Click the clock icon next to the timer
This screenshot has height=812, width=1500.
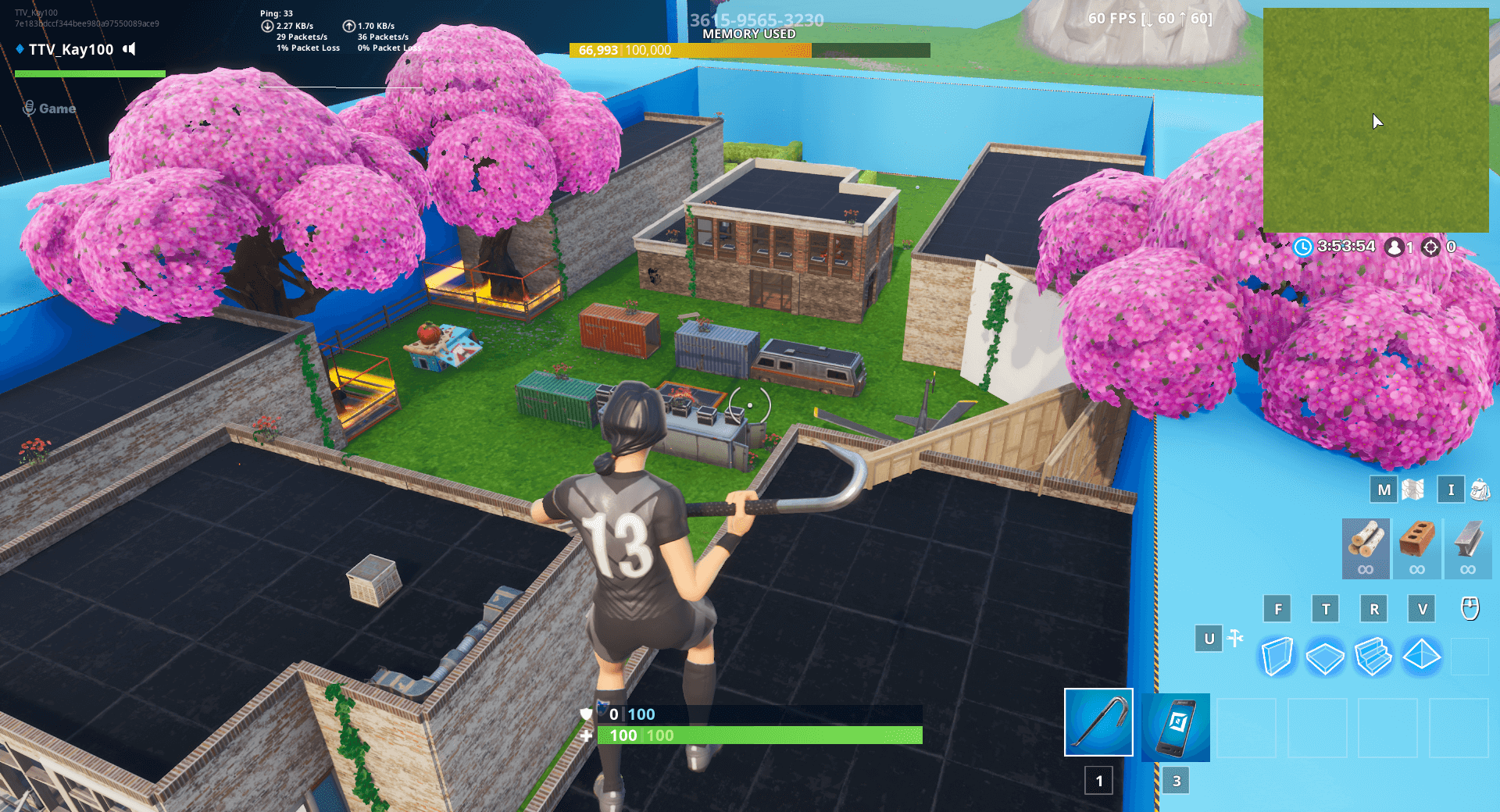coord(1303,247)
